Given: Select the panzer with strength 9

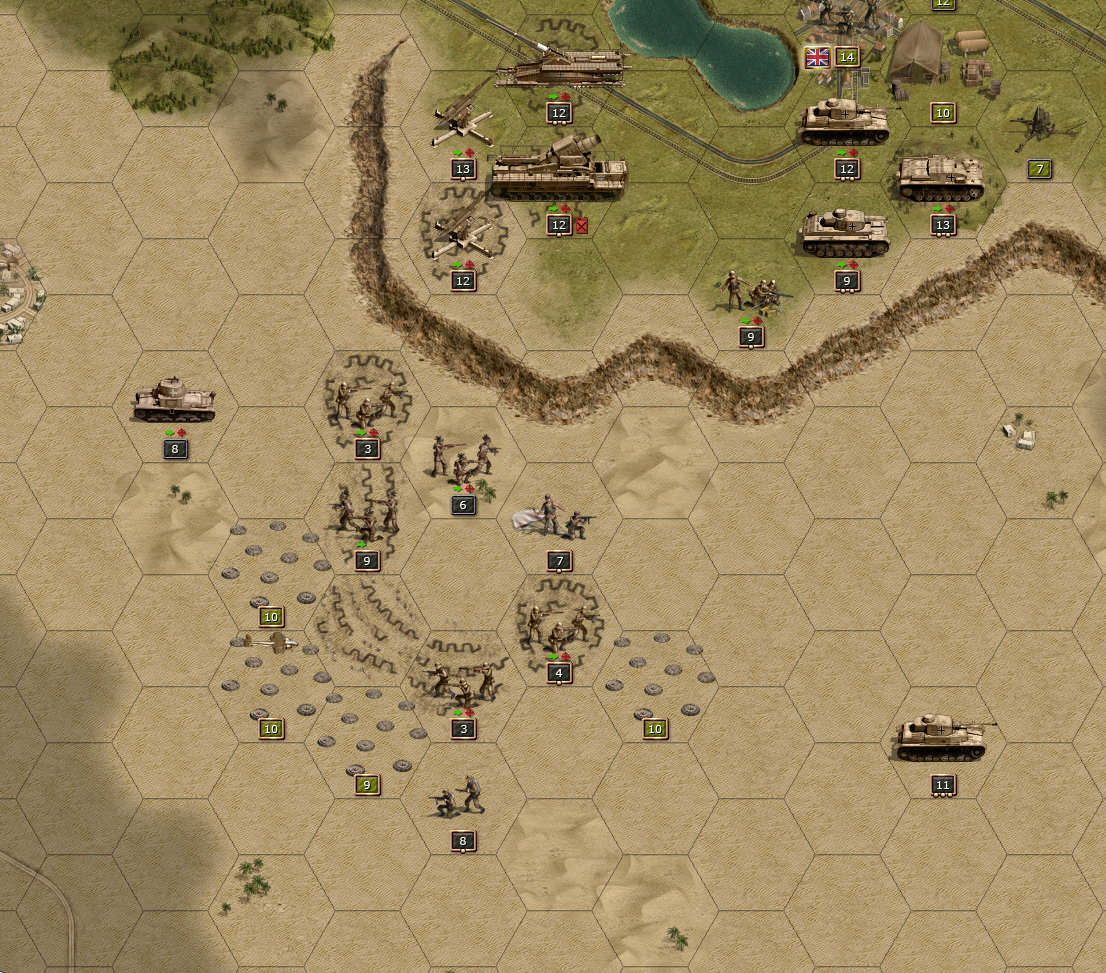Looking at the screenshot, I should (x=846, y=233).
